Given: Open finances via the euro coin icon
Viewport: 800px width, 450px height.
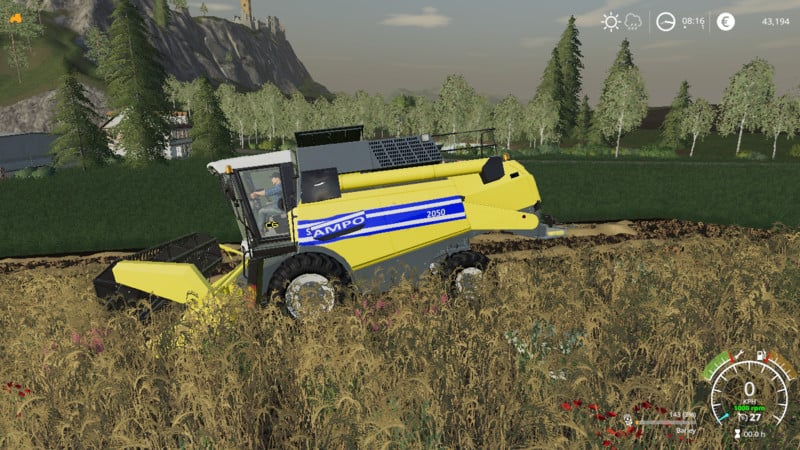Looking at the screenshot, I should point(725,22).
